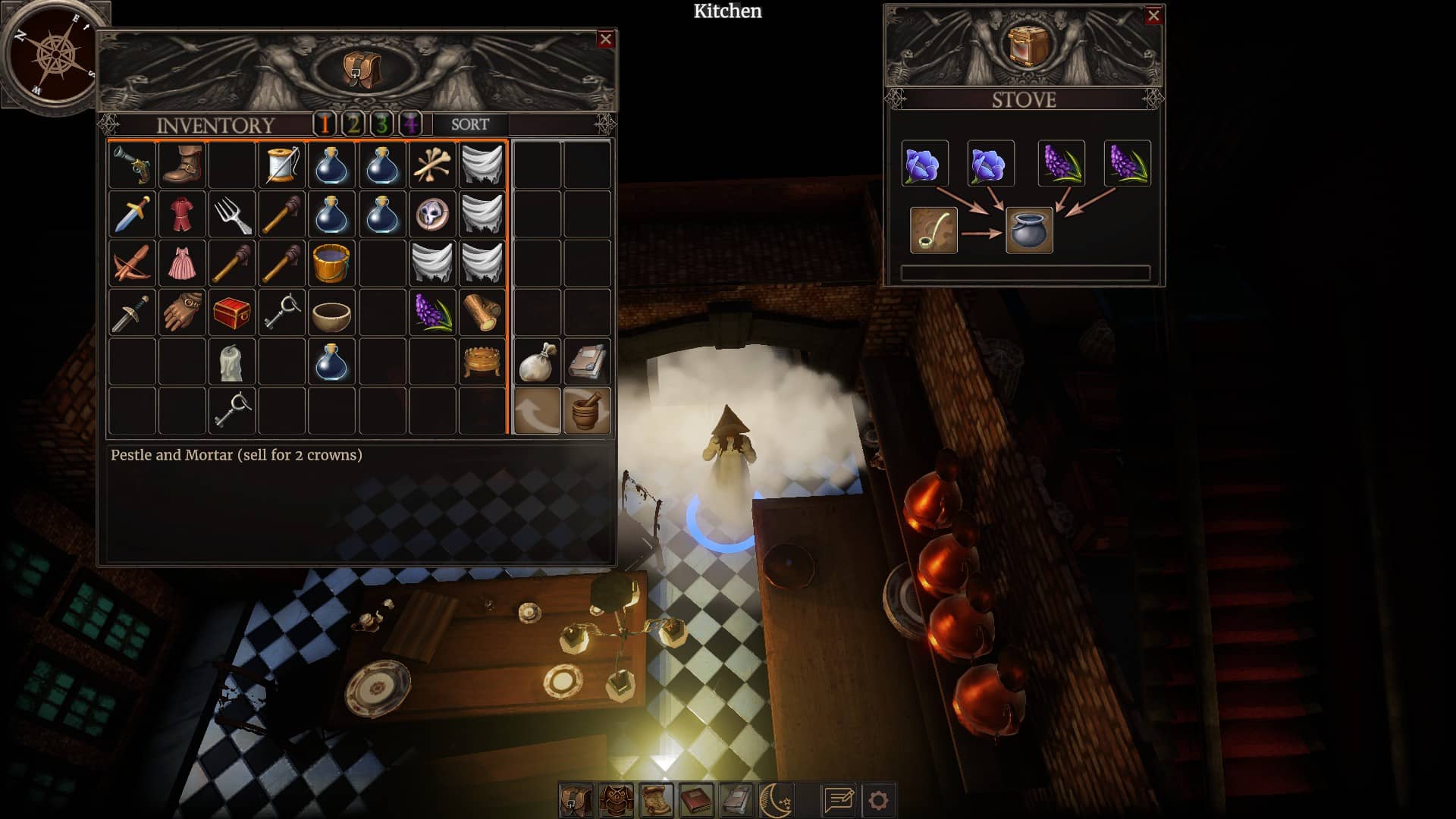Select the crossed bones item
The height and width of the screenshot is (819, 1456).
coord(432,165)
